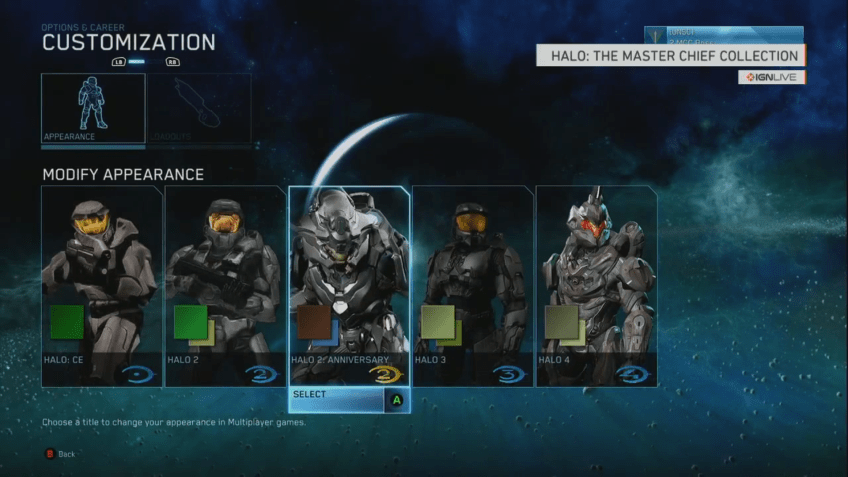Image resolution: width=848 pixels, height=477 pixels.
Task: Switch to the Appearance tab
Action: tap(93, 108)
